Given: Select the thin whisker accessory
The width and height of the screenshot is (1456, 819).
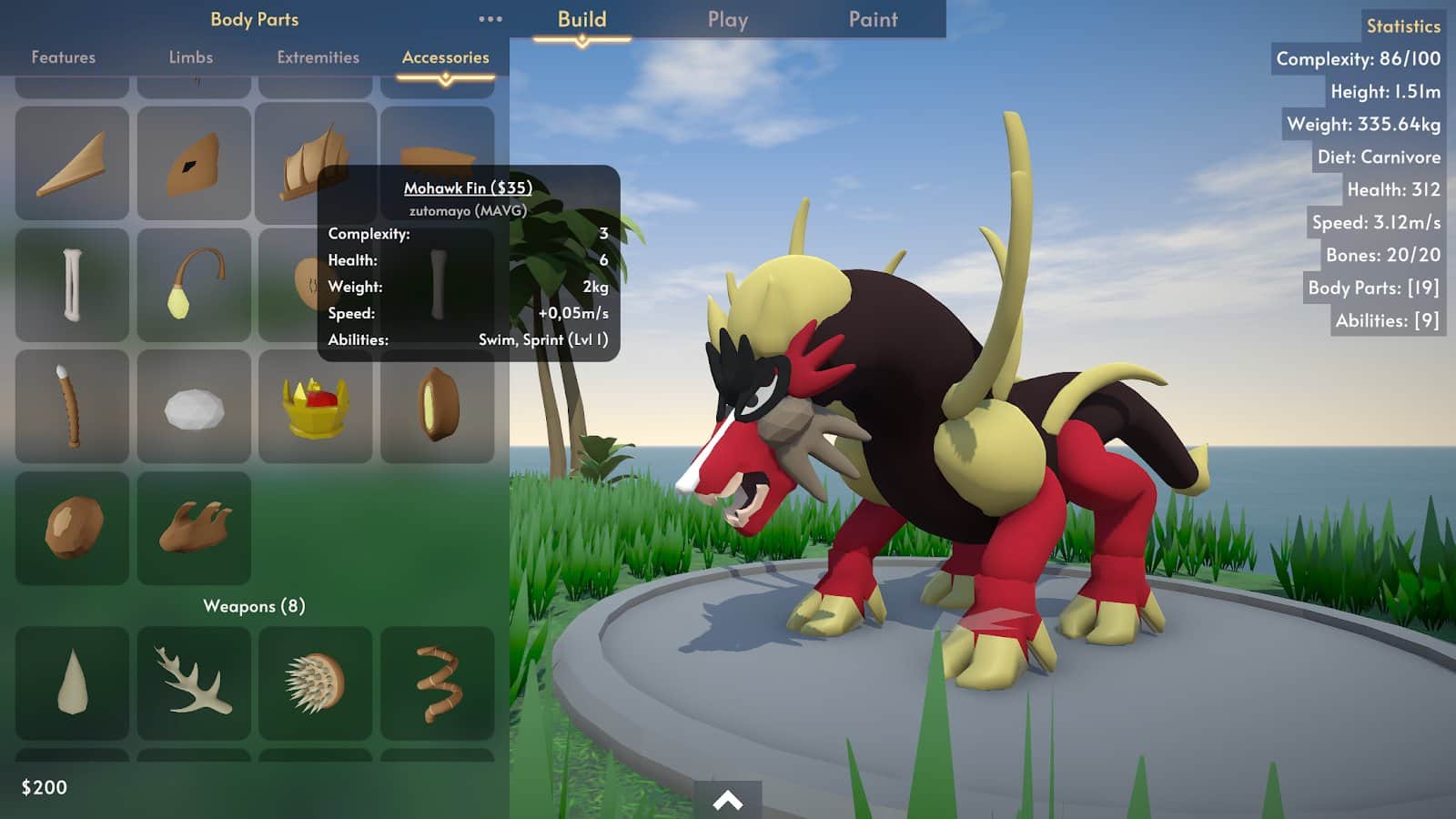Looking at the screenshot, I should click(73, 406).
